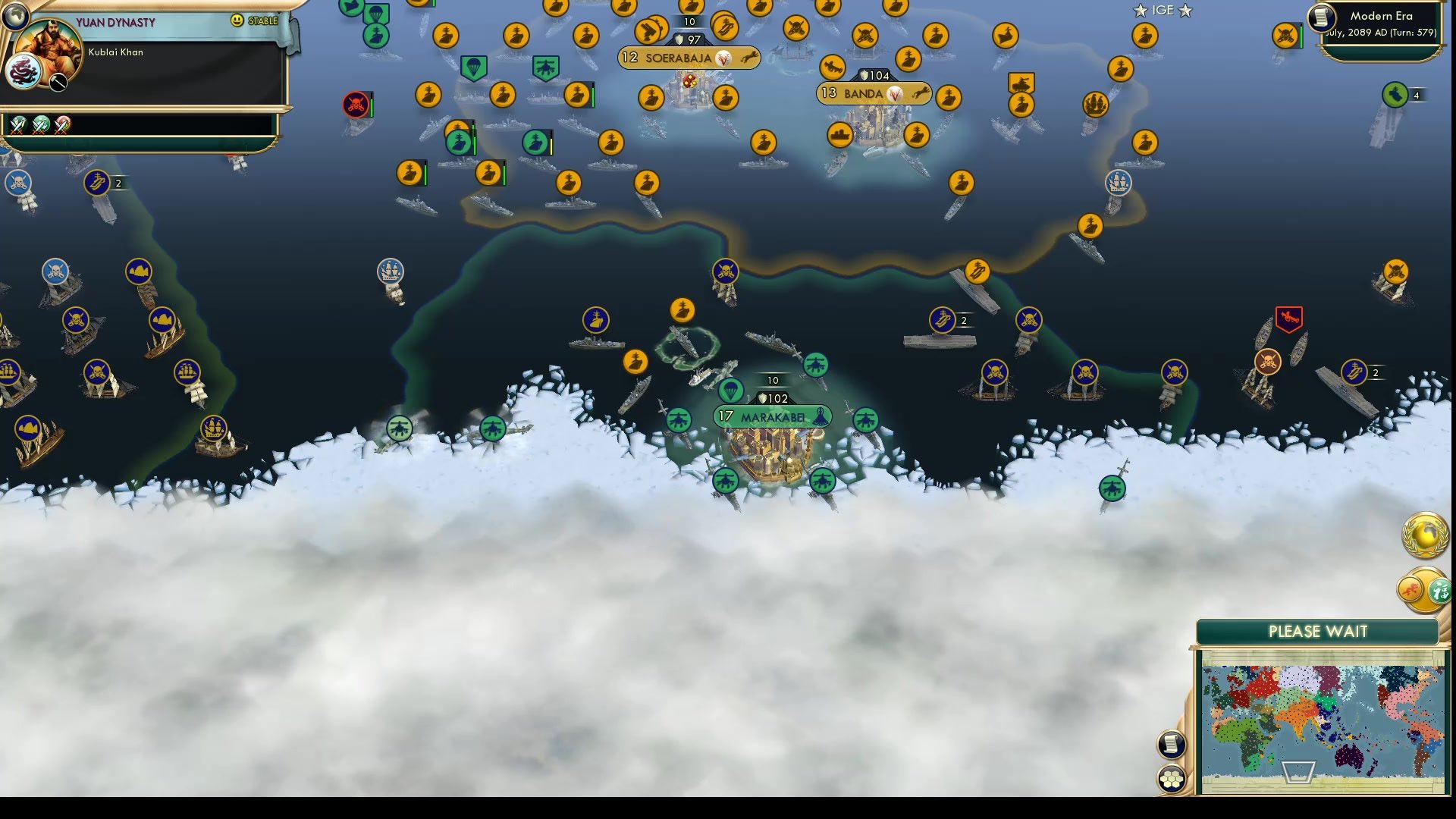1456x819 pixels.
Task: Click the globe button above the leader panel
Action: coord(15,15)
